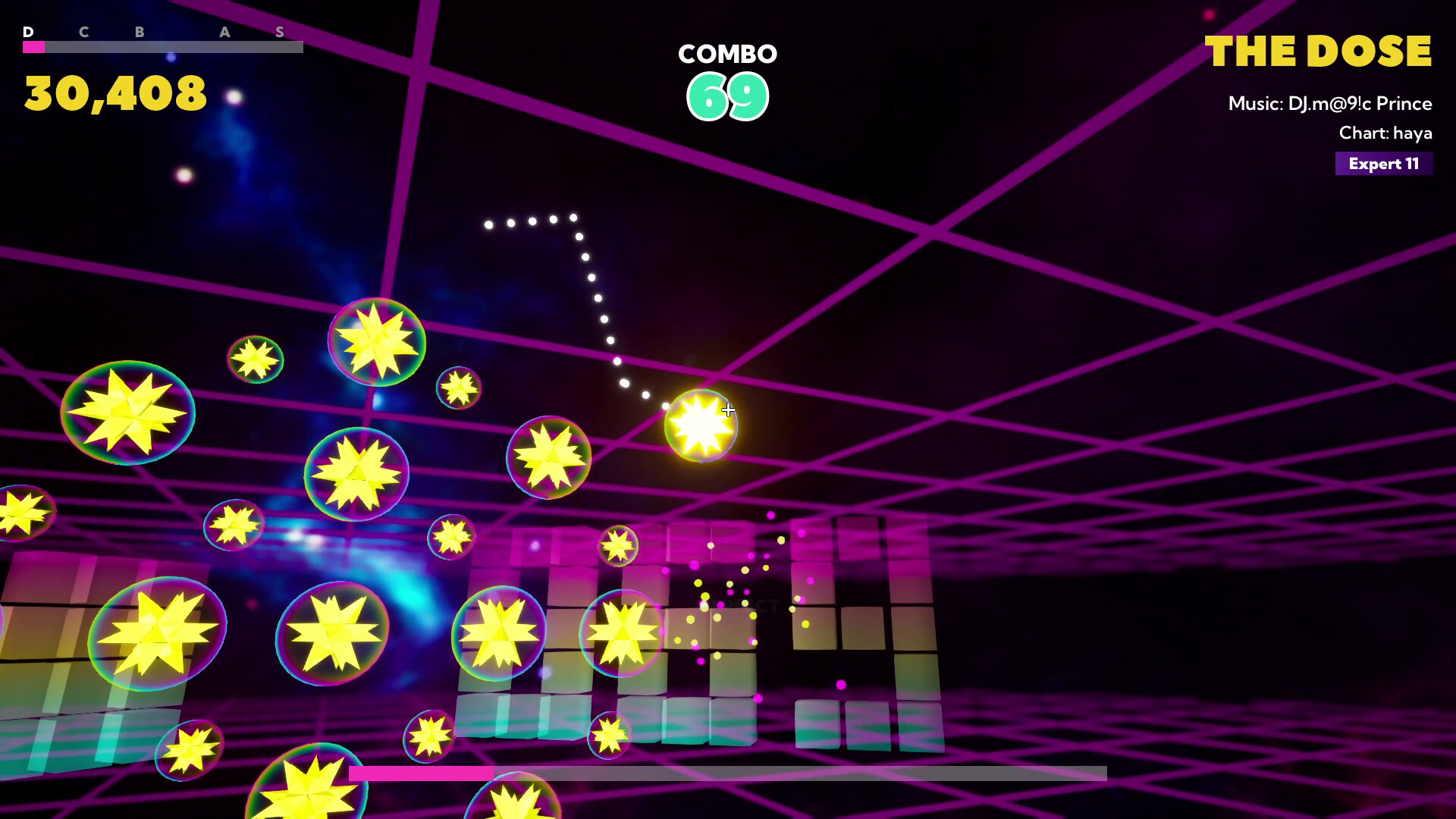Expand the Music: DJ.m@9!c Prince credit
The image size is (1456, 819).
click(1329, 104)
